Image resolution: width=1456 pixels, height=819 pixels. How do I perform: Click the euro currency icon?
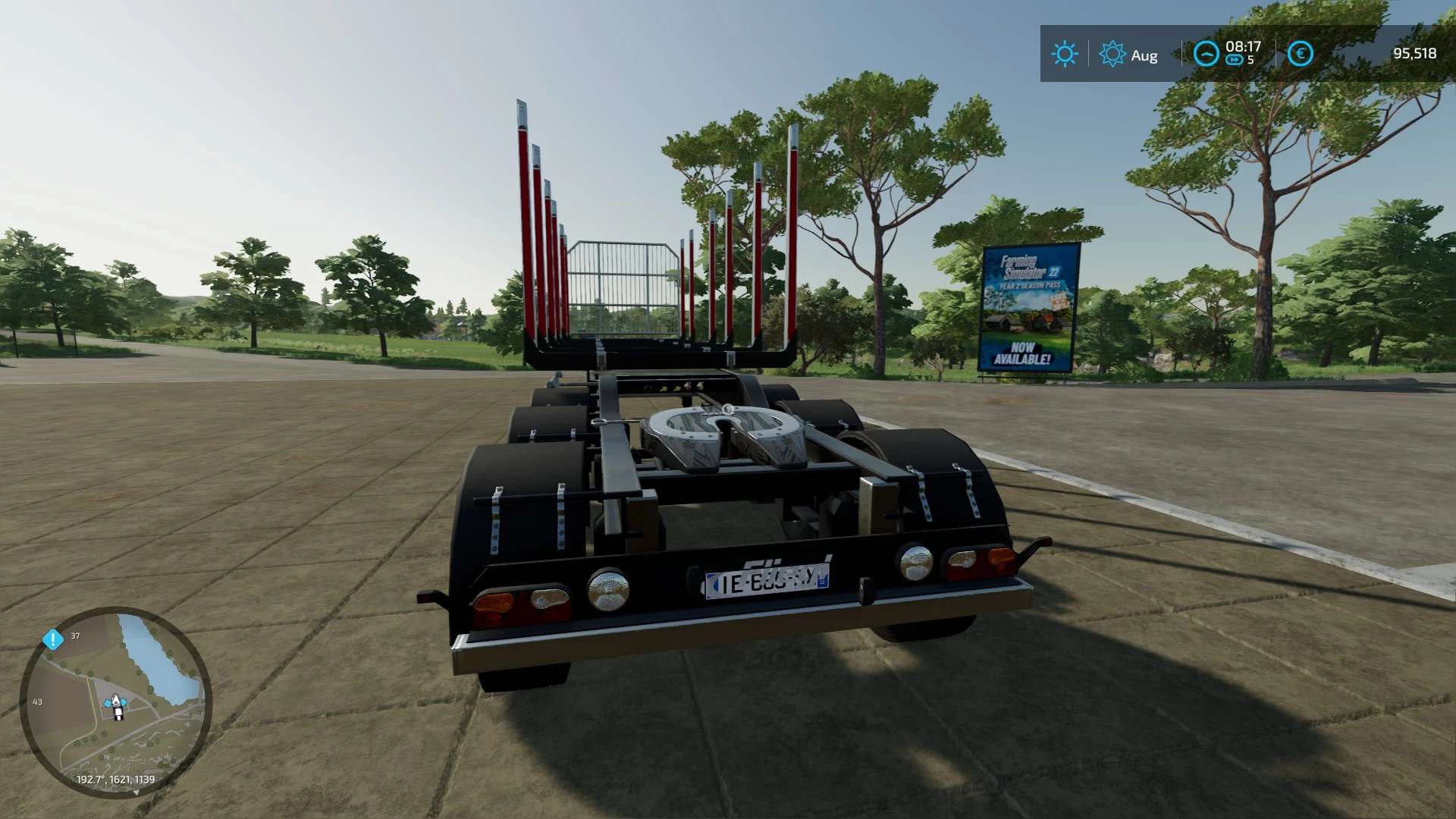[x=1300, y=54]
